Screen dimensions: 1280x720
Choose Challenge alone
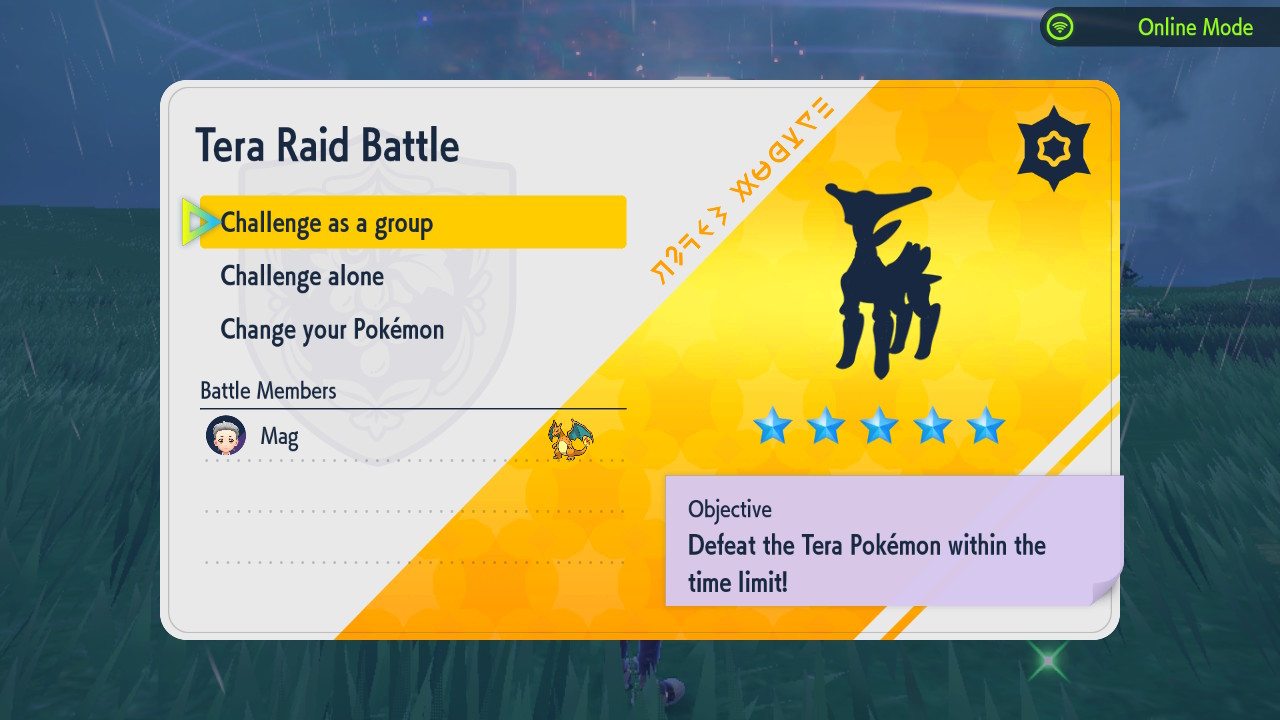click(301, 276)
